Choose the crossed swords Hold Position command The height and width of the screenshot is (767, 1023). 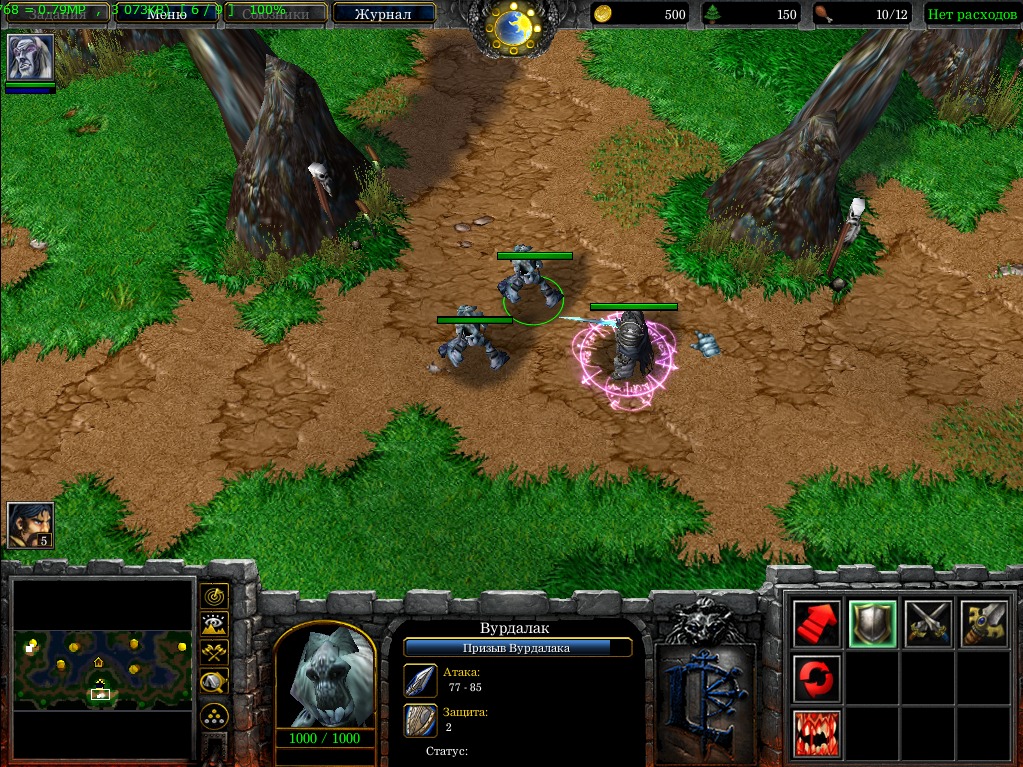tap(928, 624)
